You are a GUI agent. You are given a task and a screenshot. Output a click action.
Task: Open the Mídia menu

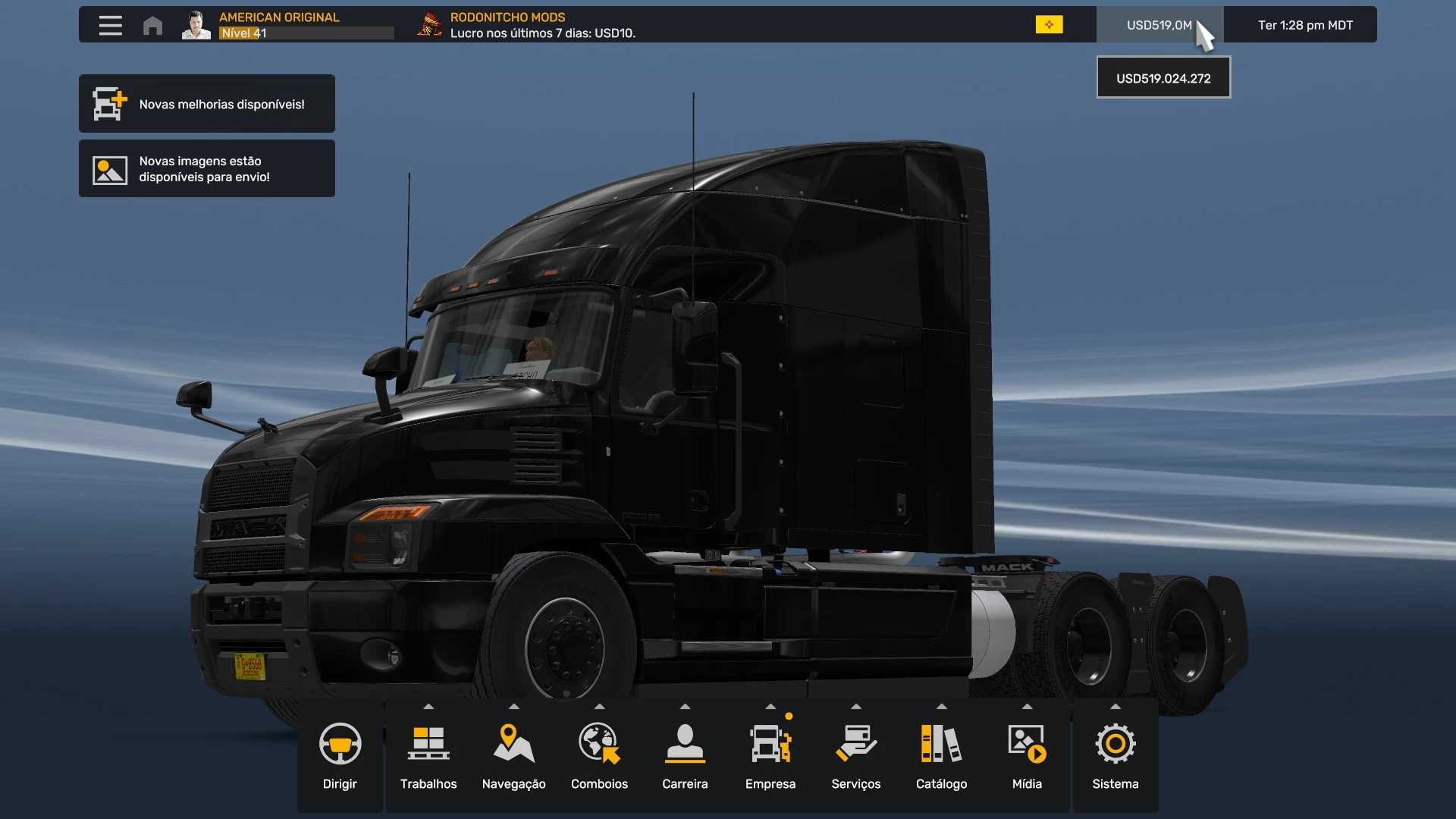pyautogui.click(x=1027, y=755)
